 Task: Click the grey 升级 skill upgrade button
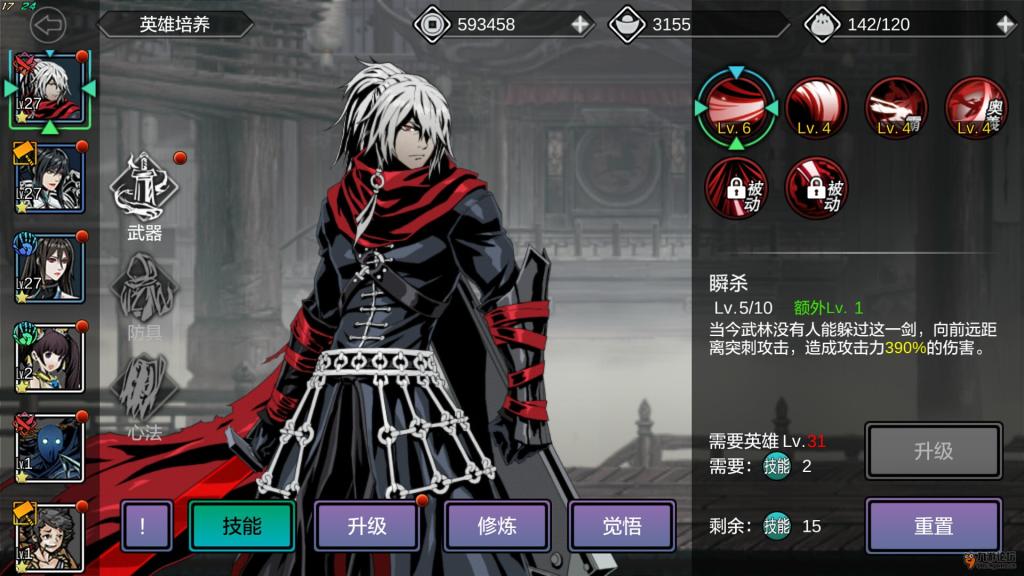pyautogui.click(x=933, y=452)
